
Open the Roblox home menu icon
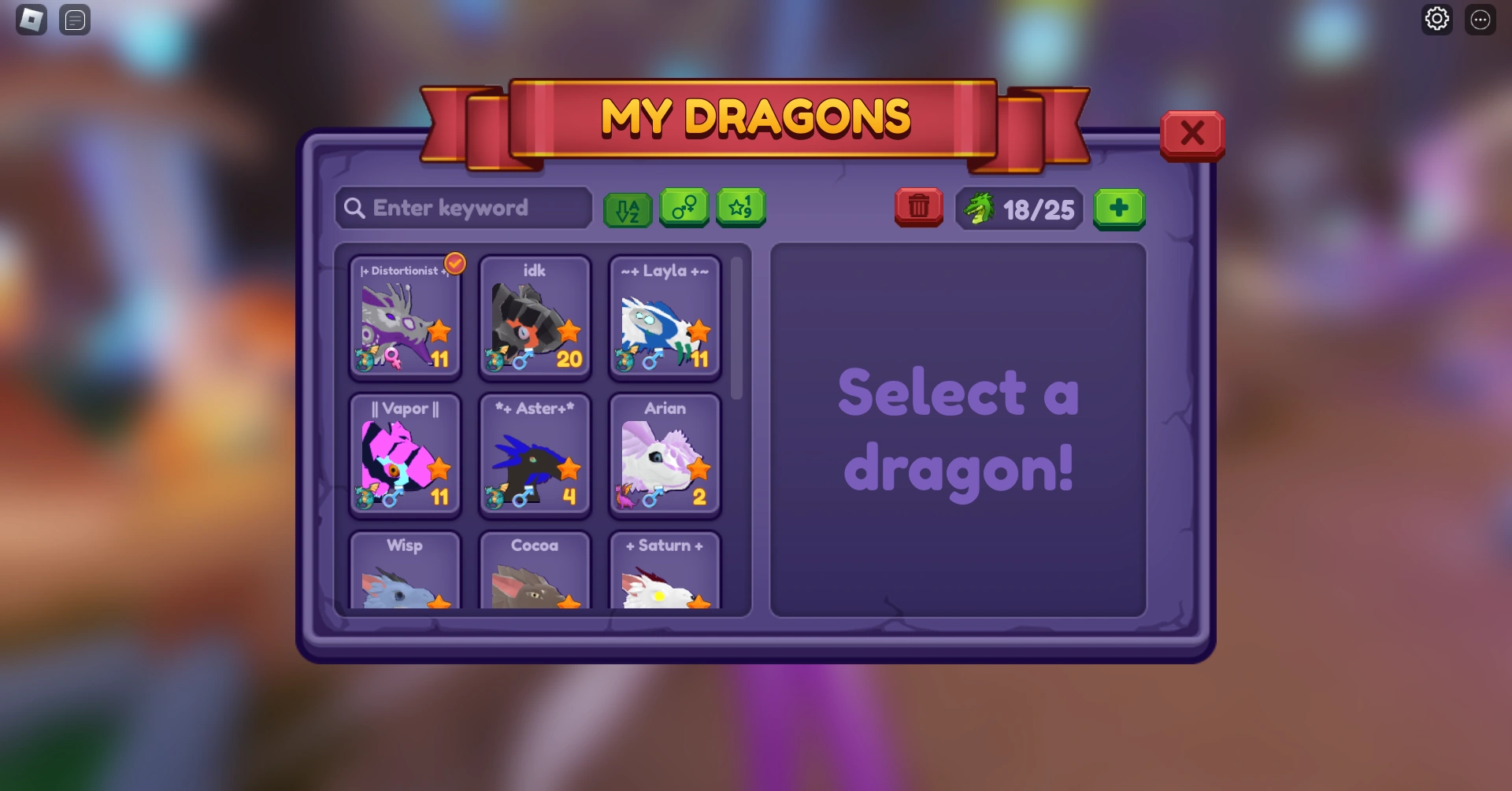[x=31, y=20]
